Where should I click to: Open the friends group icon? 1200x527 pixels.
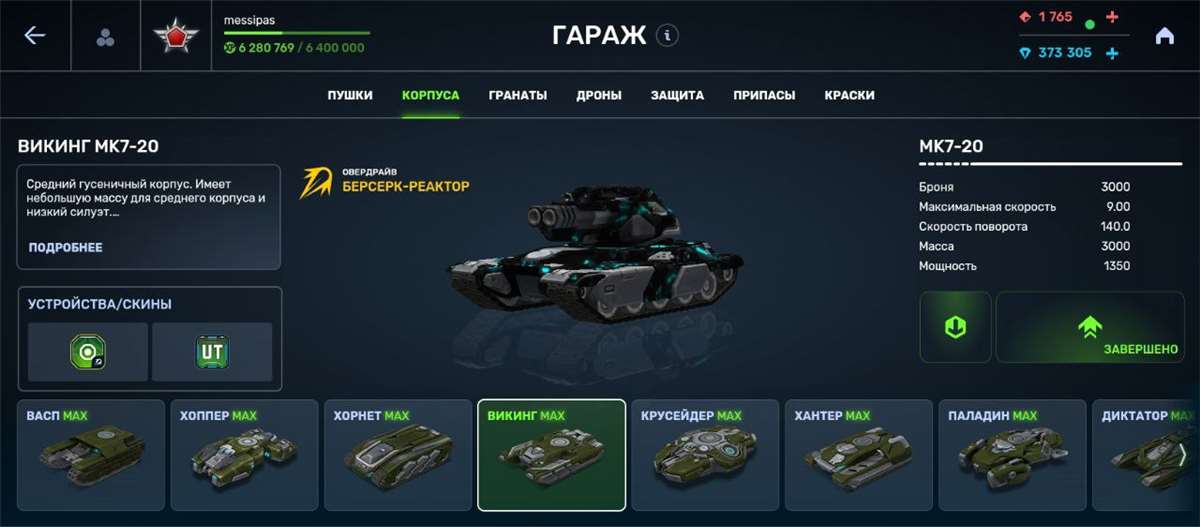pyautogui.click(x=105, y=37)
